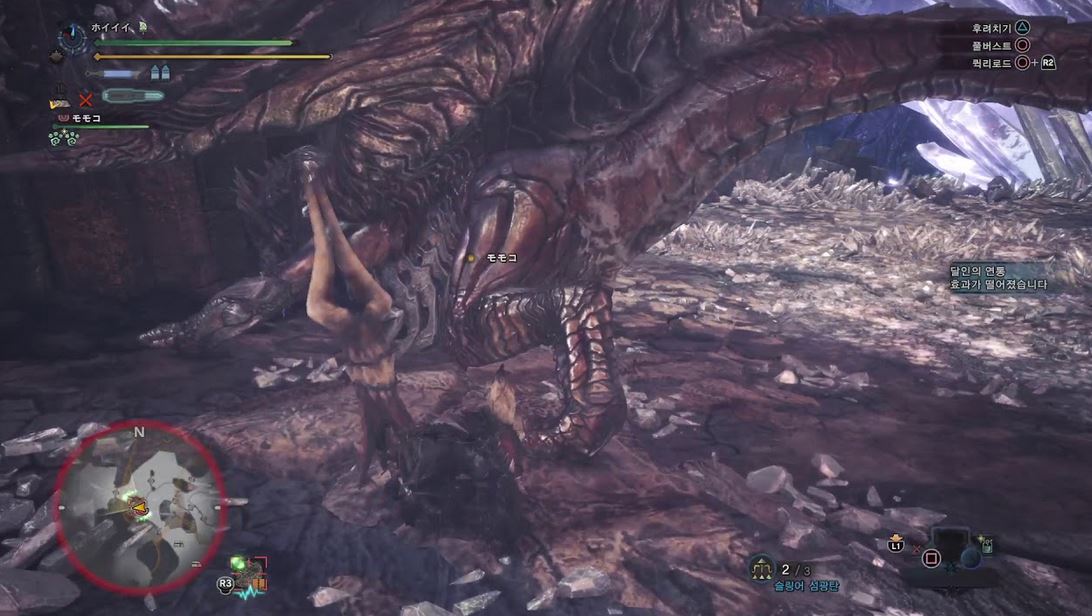Click the sharpness sword gauge icon
Image resolution: width=1092 pixels, height=616 pixels.
pos(118,73)
